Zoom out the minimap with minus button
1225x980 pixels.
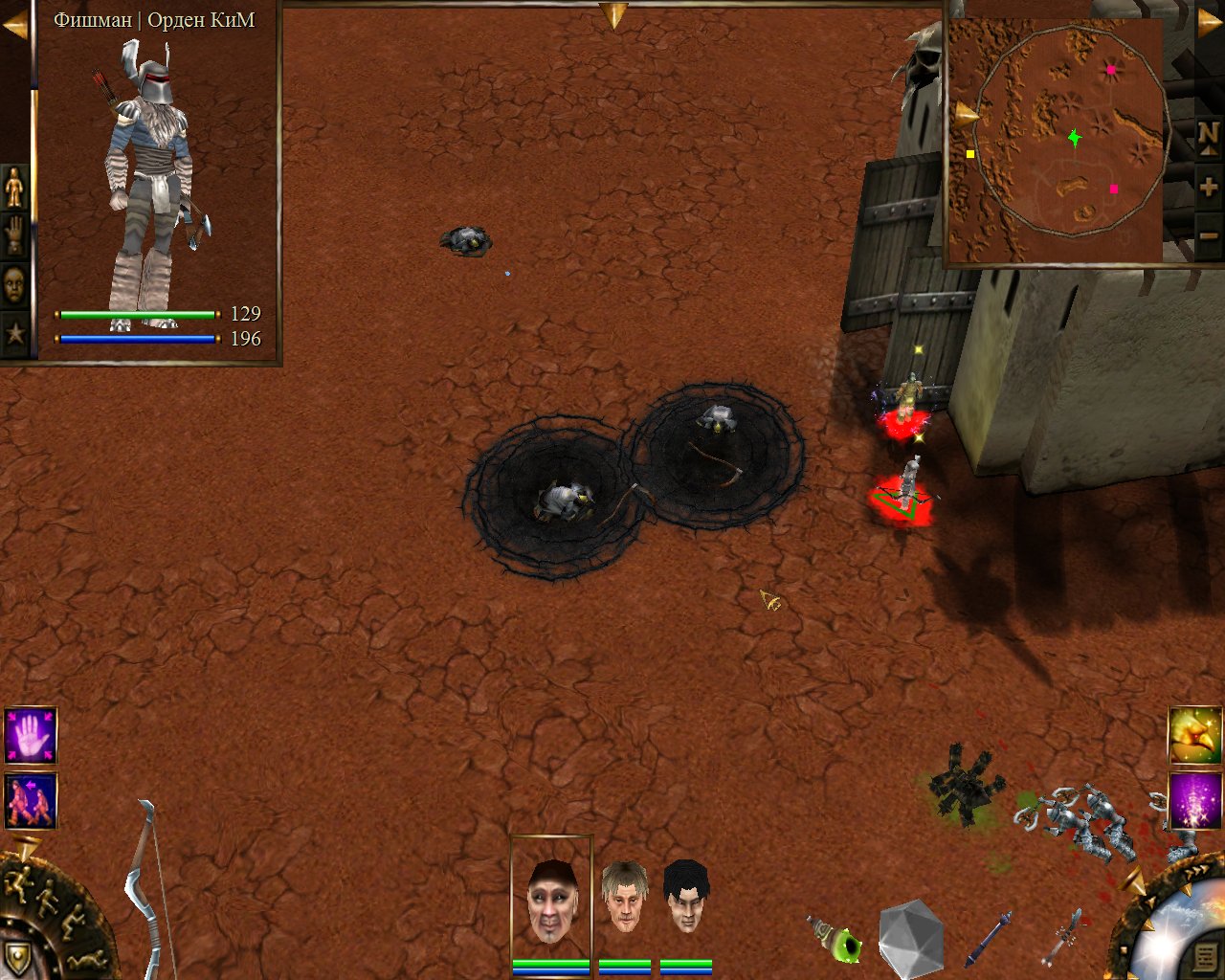pos(1208,234)
